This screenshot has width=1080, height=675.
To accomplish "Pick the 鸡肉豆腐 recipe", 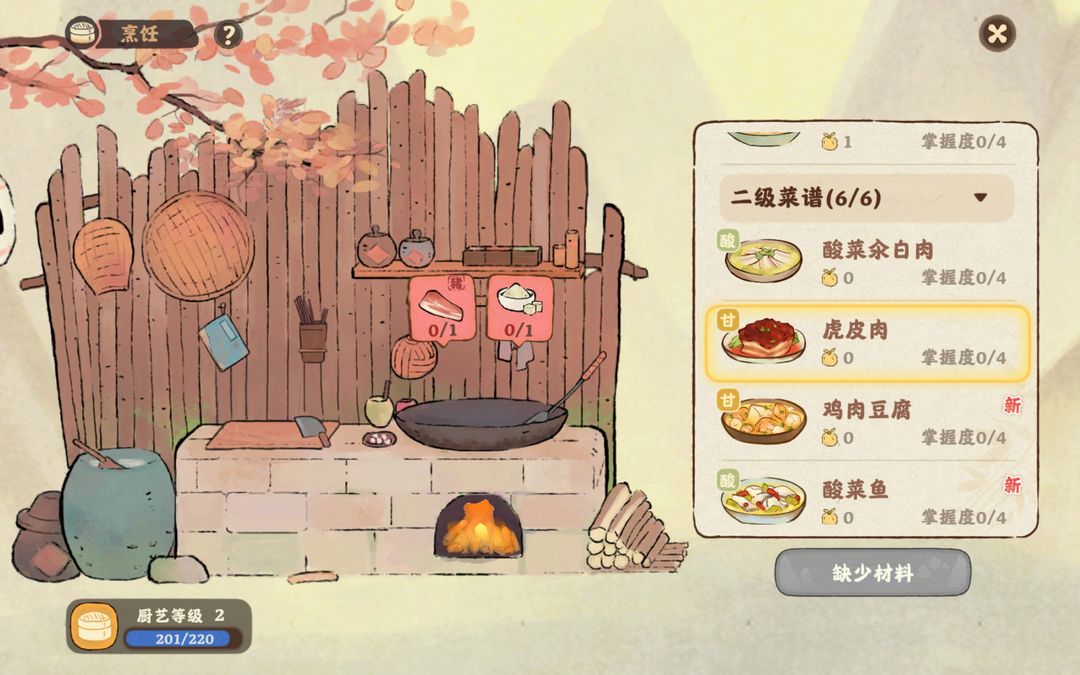I will tap(866, 422).
